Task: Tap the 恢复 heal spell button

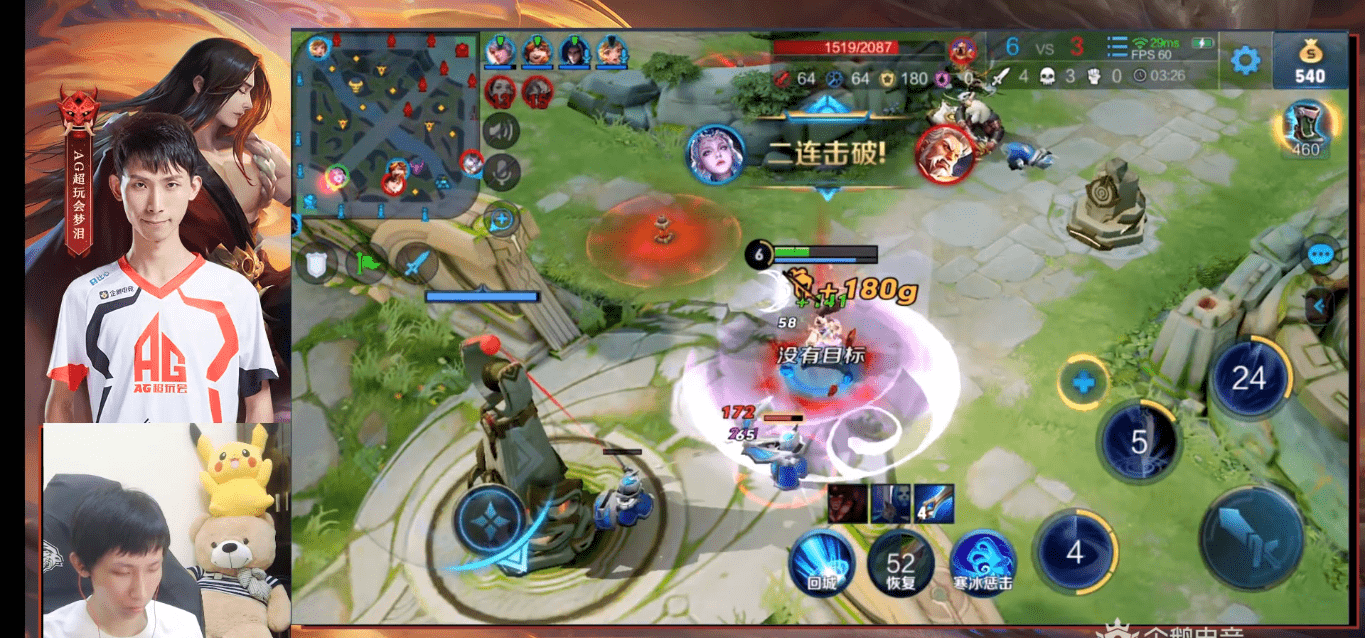Action: [900, 563]
